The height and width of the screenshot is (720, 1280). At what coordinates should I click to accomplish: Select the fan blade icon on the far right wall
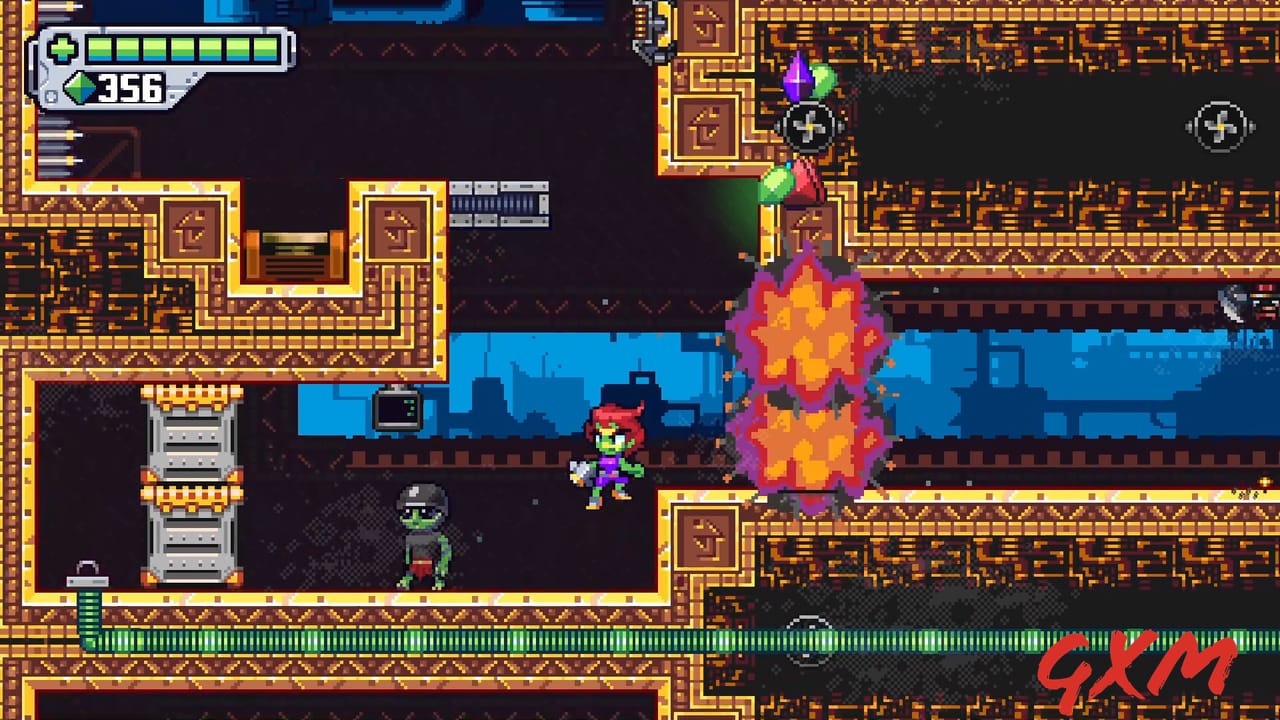pos(1220,126)
